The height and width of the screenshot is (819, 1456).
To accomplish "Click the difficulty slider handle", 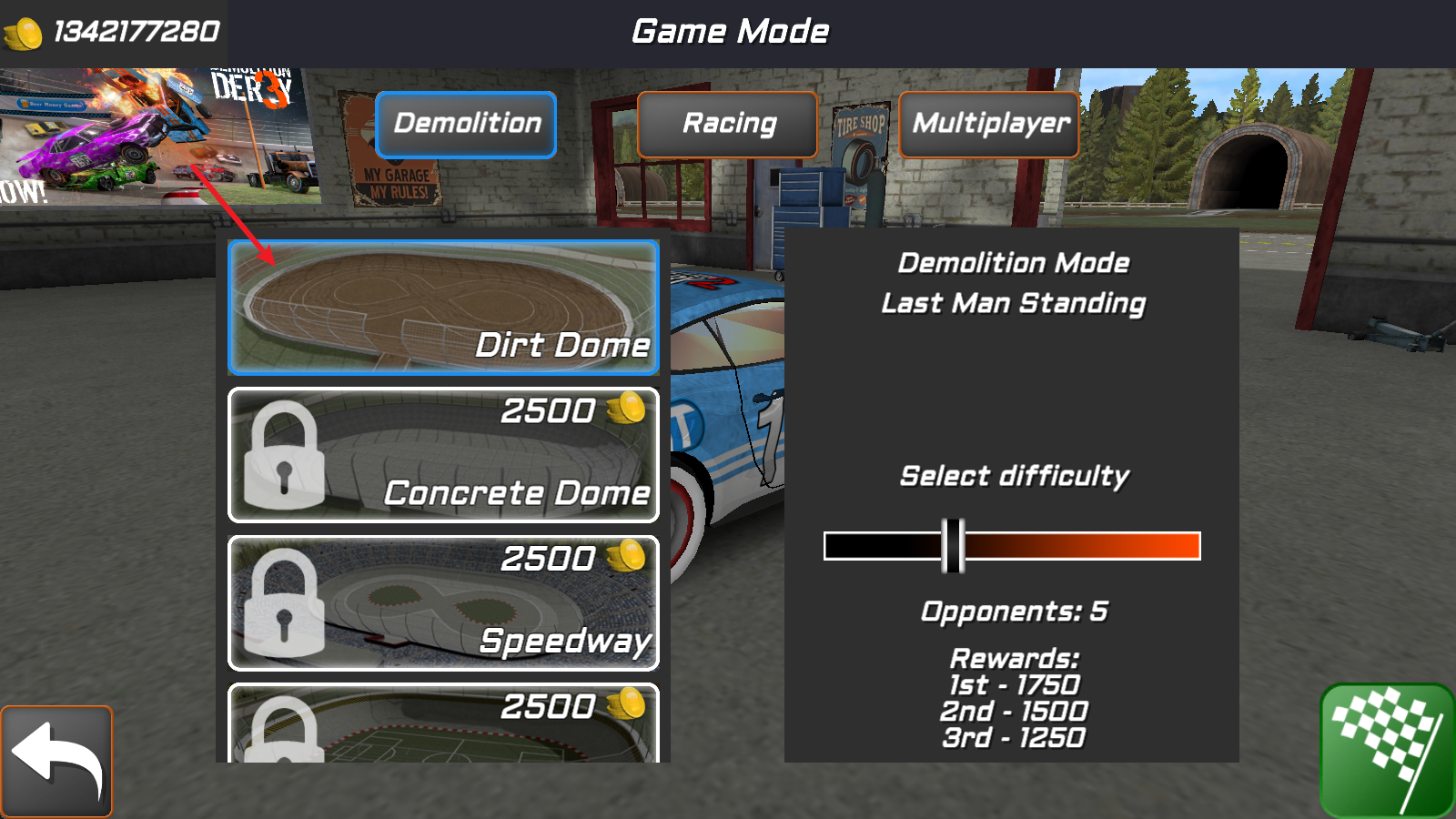I will point(953,546).
